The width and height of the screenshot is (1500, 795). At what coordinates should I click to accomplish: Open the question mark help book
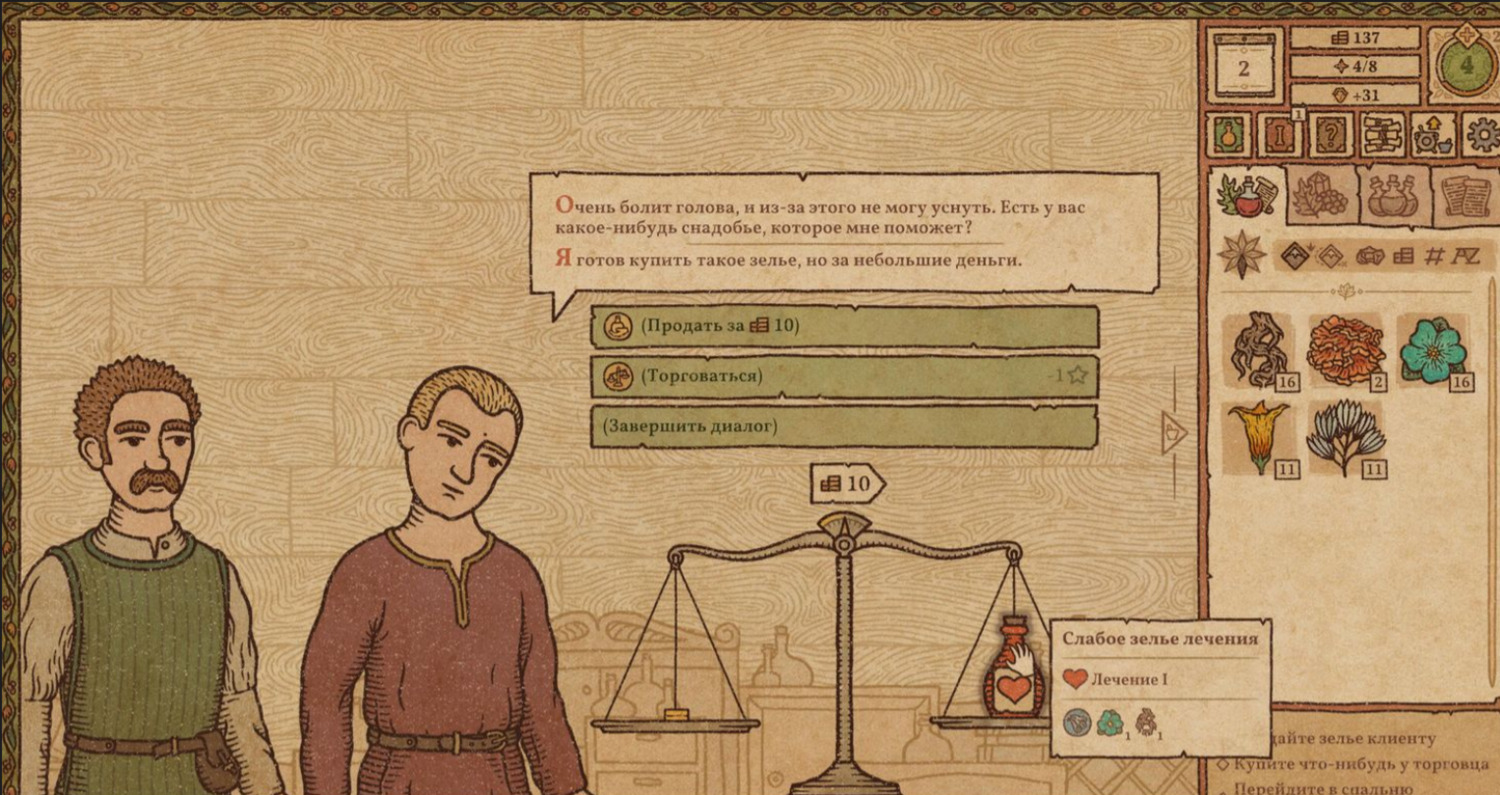1332,135
